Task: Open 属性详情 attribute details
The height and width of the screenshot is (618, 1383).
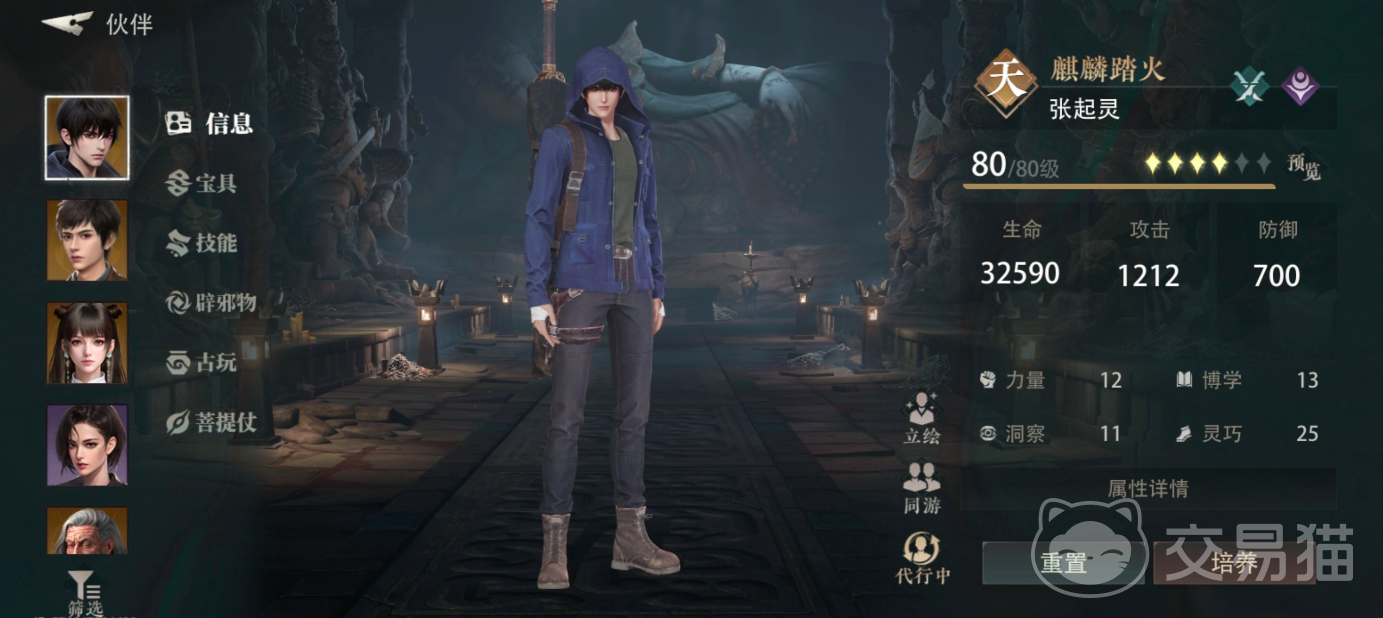Action: (1148, 489)
